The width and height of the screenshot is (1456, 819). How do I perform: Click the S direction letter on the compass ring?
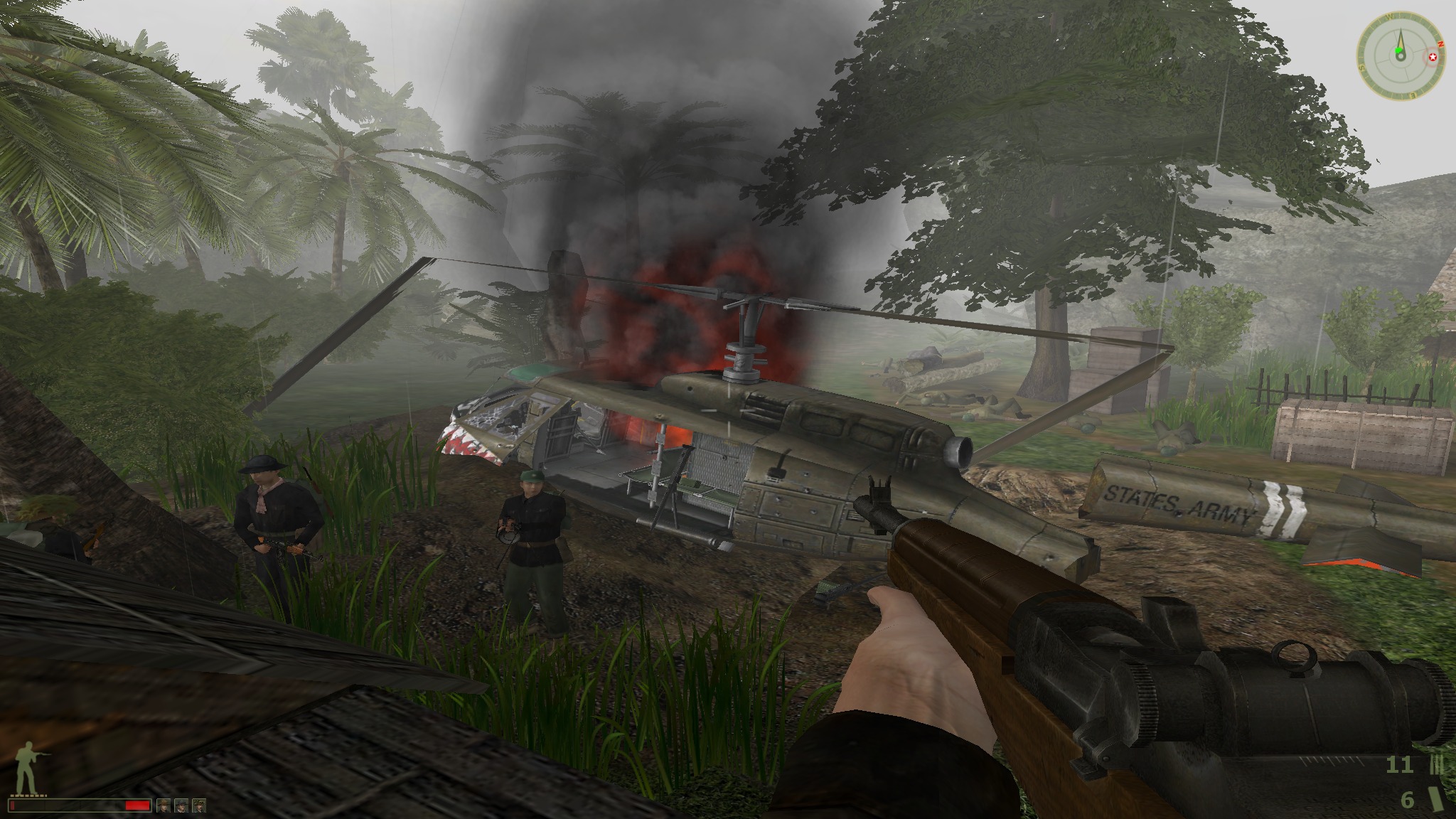tap(1362, 68)
